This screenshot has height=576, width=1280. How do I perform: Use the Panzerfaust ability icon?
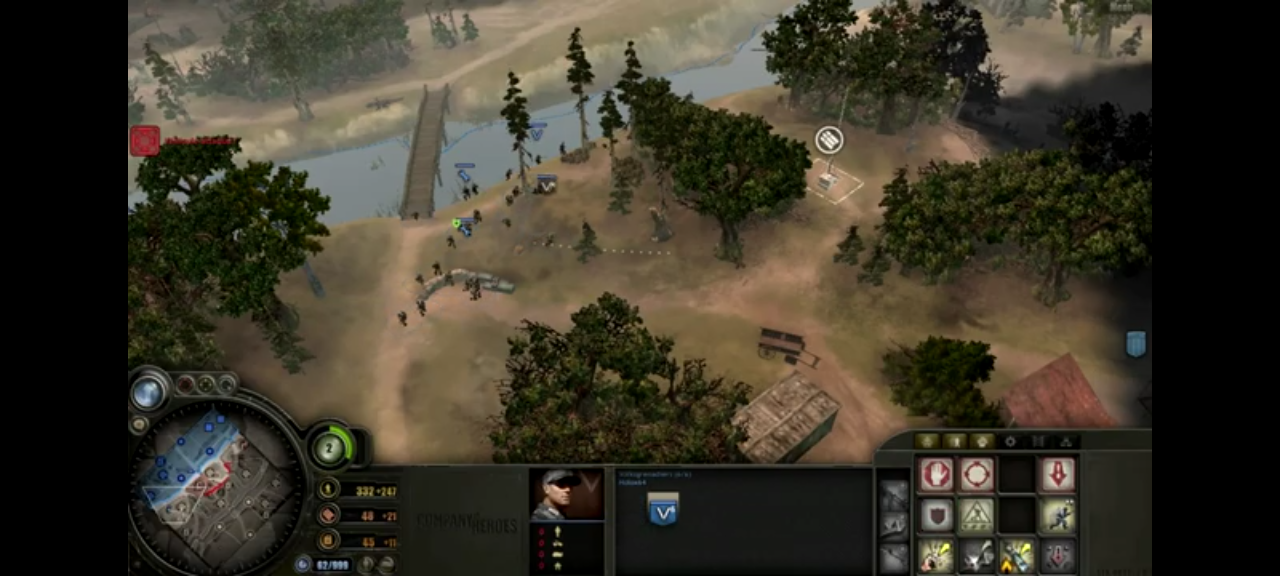pyautogui.click(x=1017, y=556)
